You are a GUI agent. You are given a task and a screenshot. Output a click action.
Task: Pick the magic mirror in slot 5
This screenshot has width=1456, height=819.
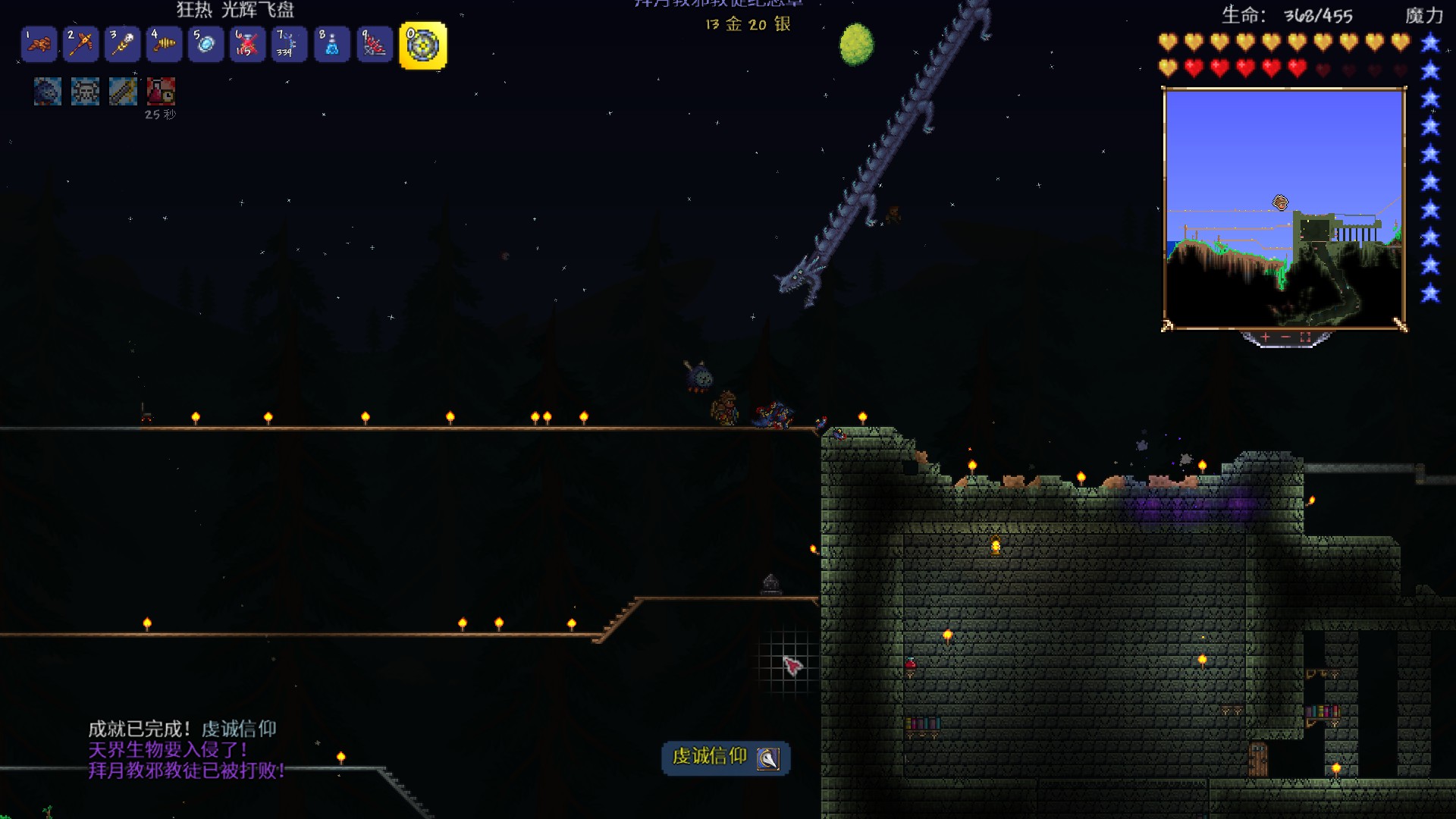206,44
